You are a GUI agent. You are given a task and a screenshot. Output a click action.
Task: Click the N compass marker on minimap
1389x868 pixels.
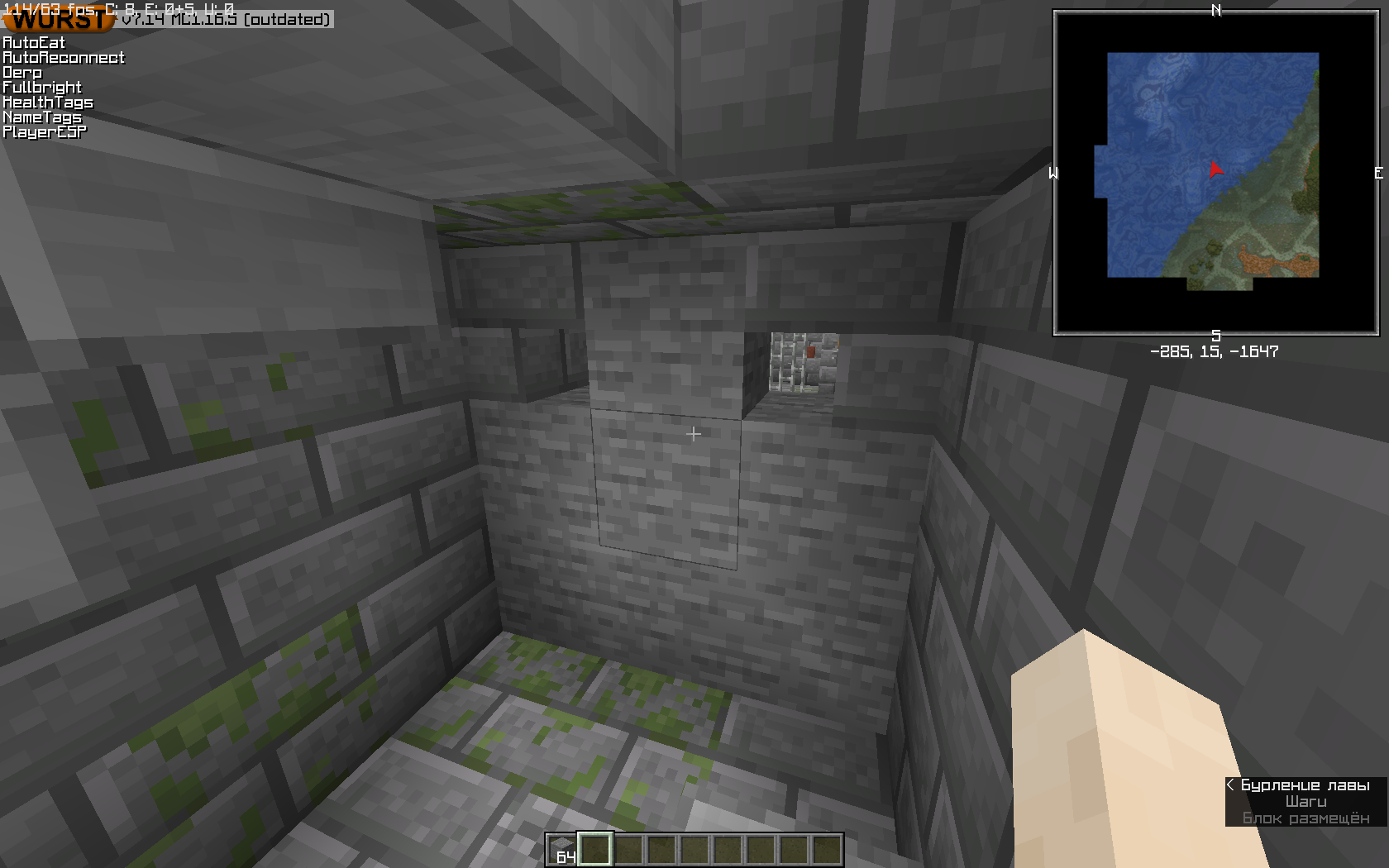pos(1215,12)
